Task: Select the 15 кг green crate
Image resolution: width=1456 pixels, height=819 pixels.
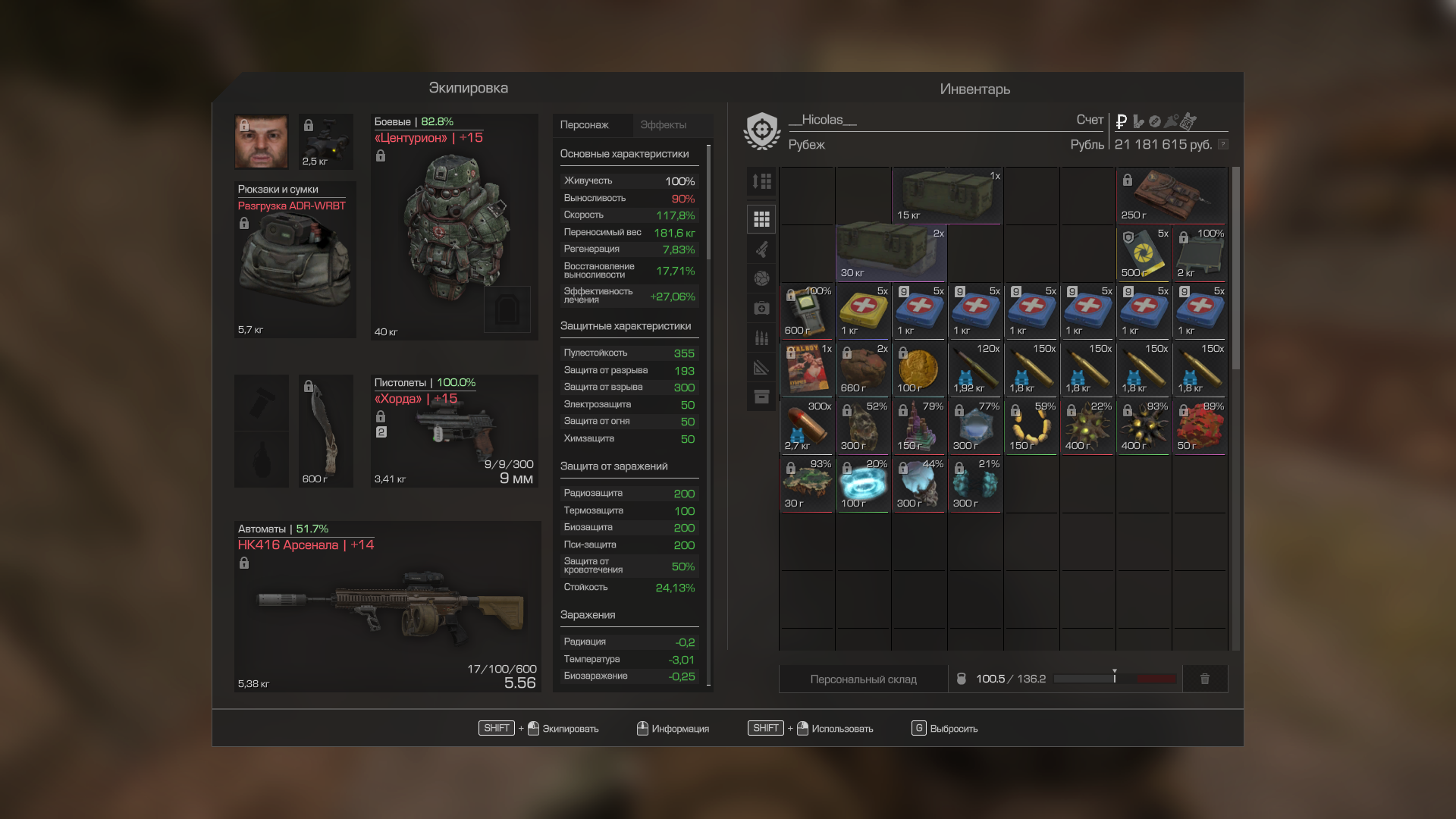Action: click(947, 196)
